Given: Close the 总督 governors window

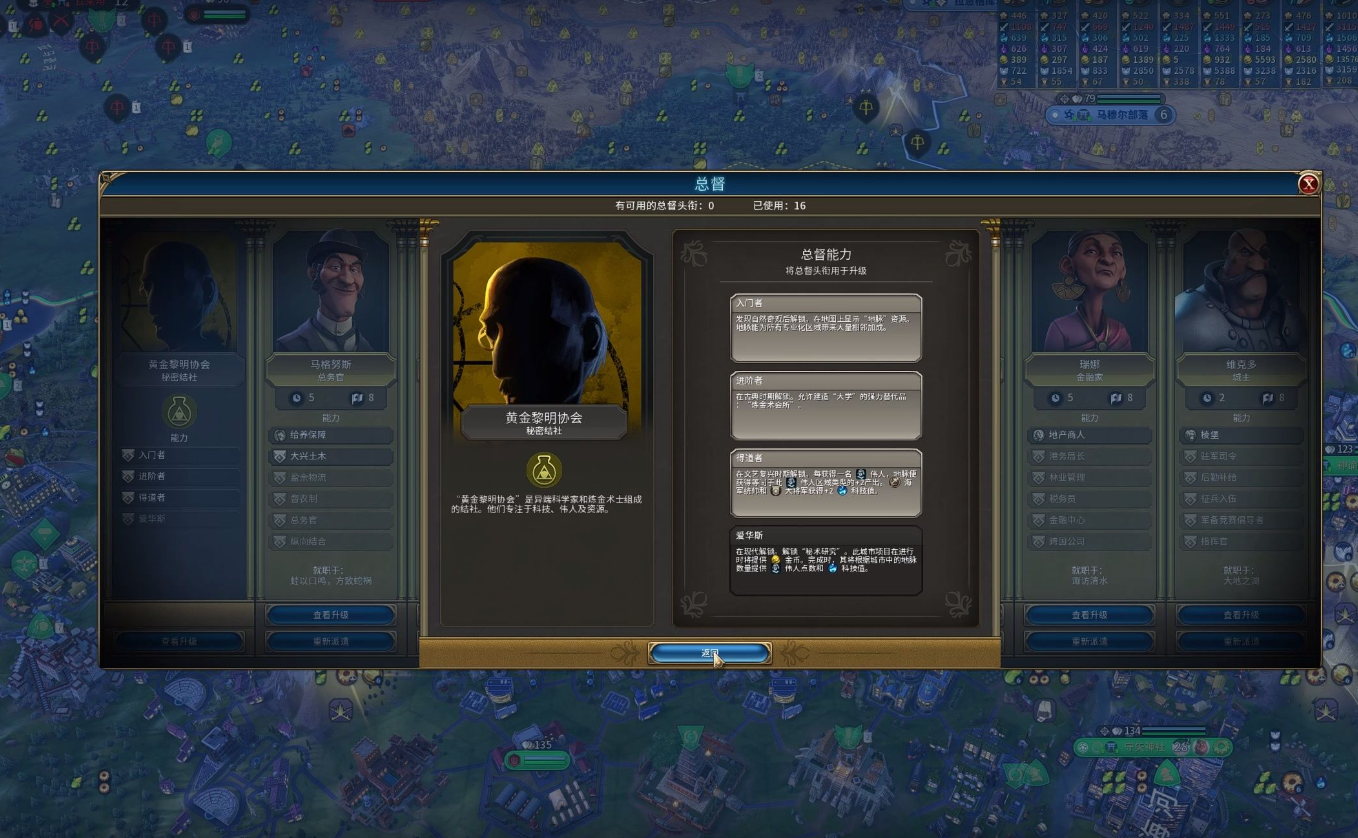Looking at the screenshot, I should 1308,184.
